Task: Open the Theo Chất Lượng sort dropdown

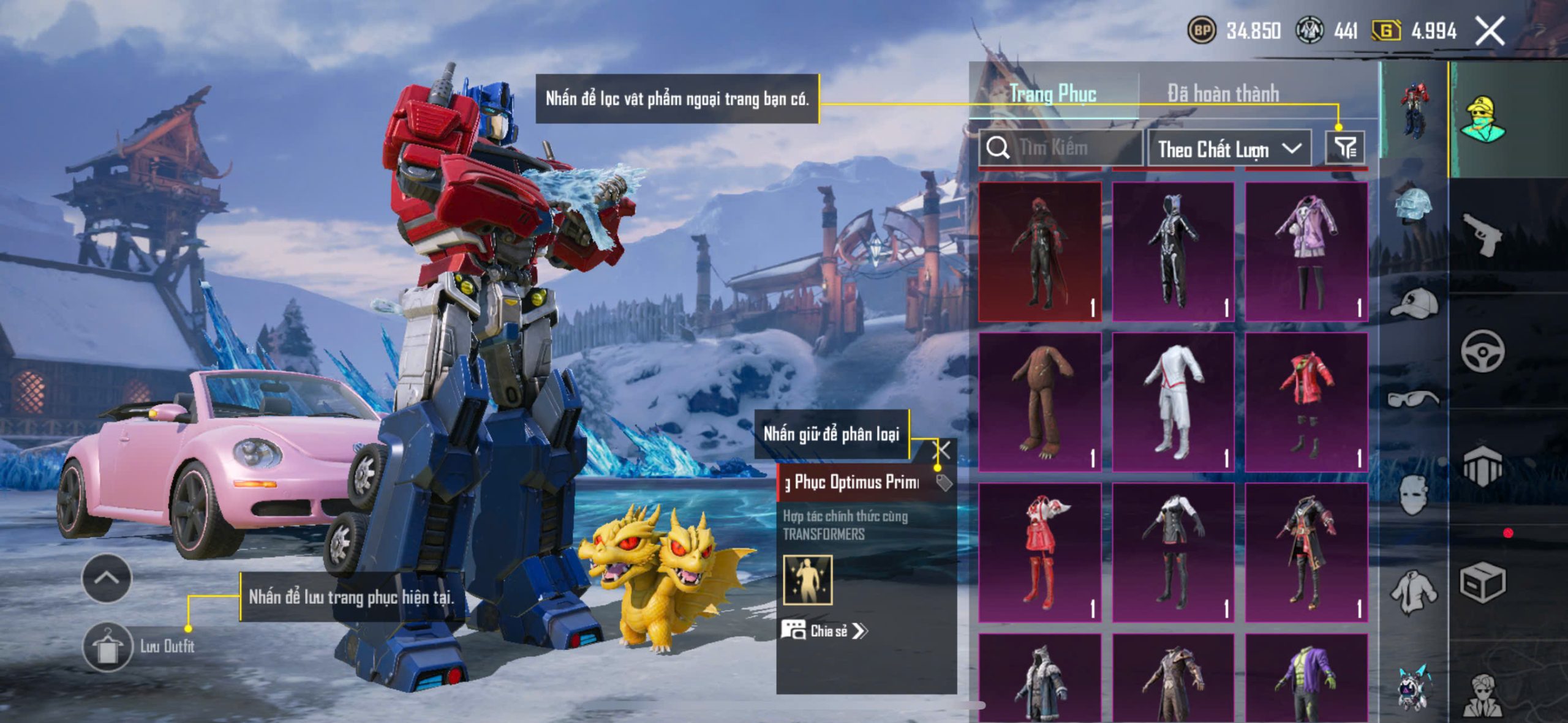Action: coord(1229,149)
